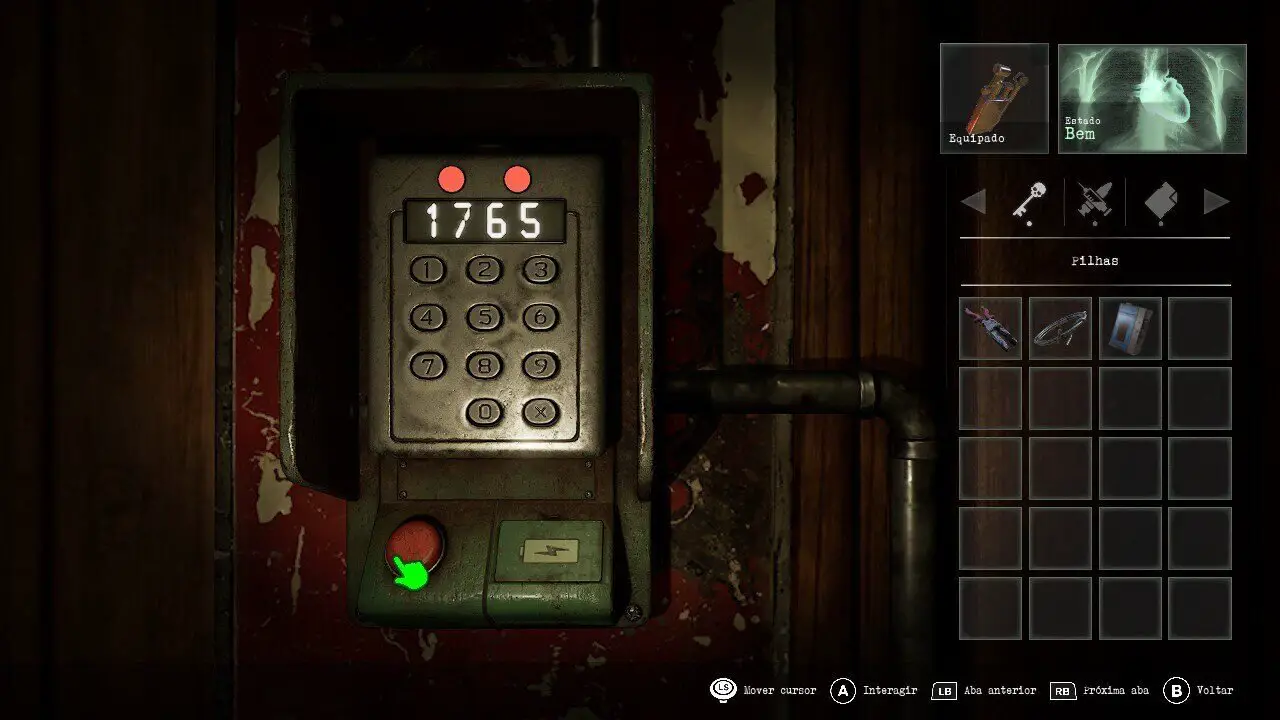
Task: Clear the code with the X key
Action: pos(540,411)
